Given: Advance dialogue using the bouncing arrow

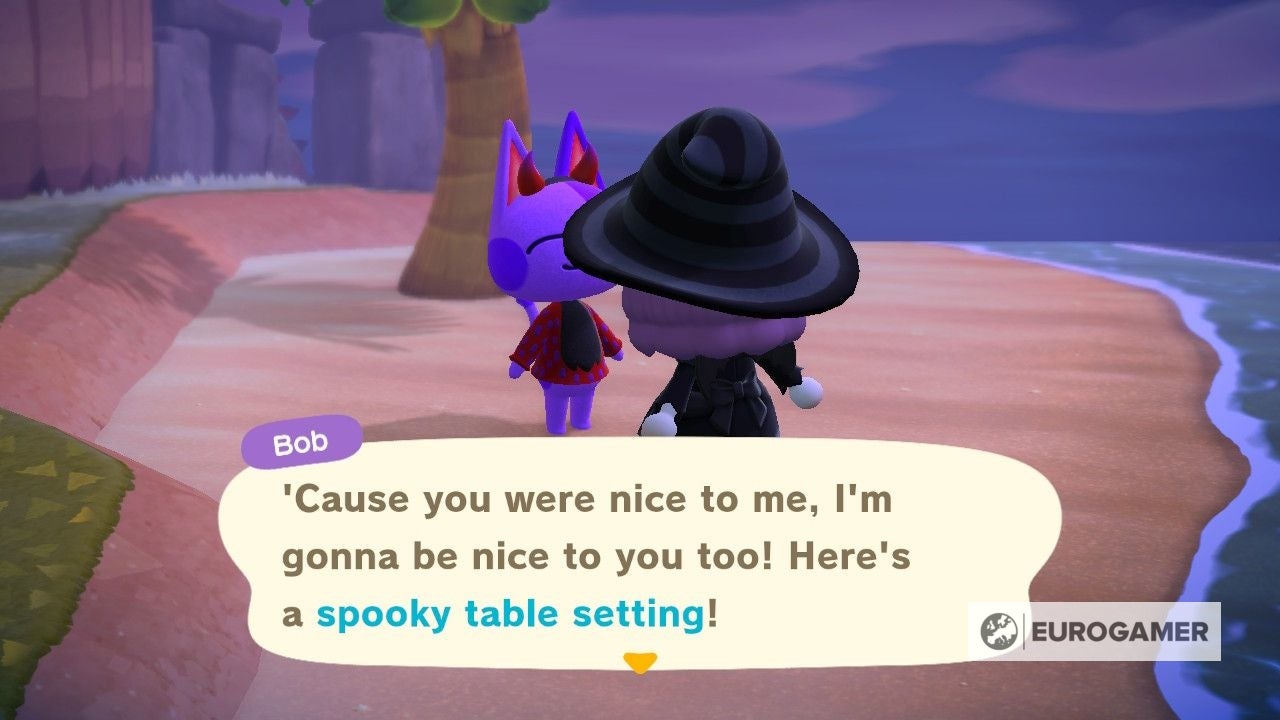Looking at the screenshot, I should point(643,661).
